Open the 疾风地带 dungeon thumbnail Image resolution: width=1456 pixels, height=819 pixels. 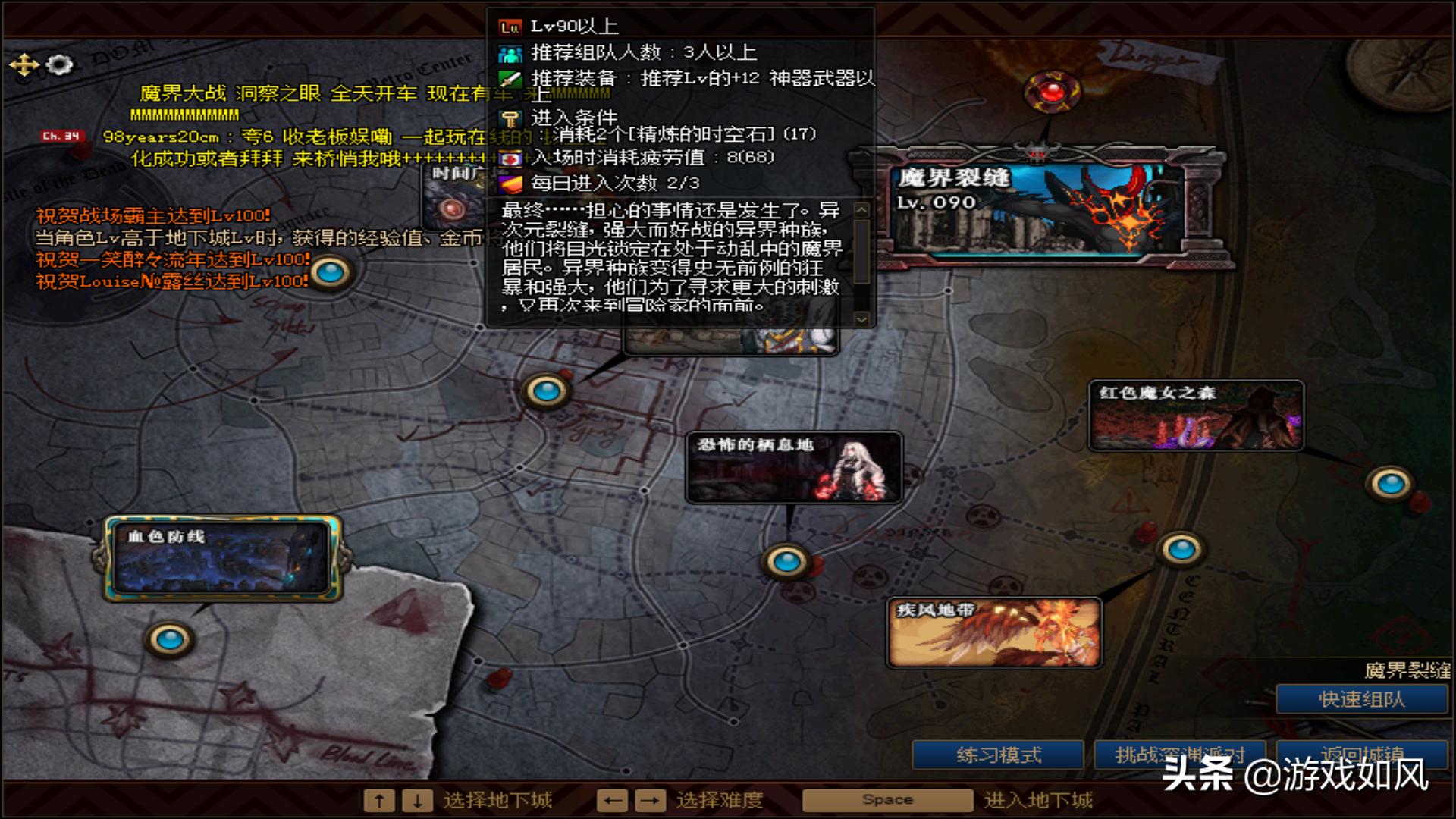coord(994,633)
